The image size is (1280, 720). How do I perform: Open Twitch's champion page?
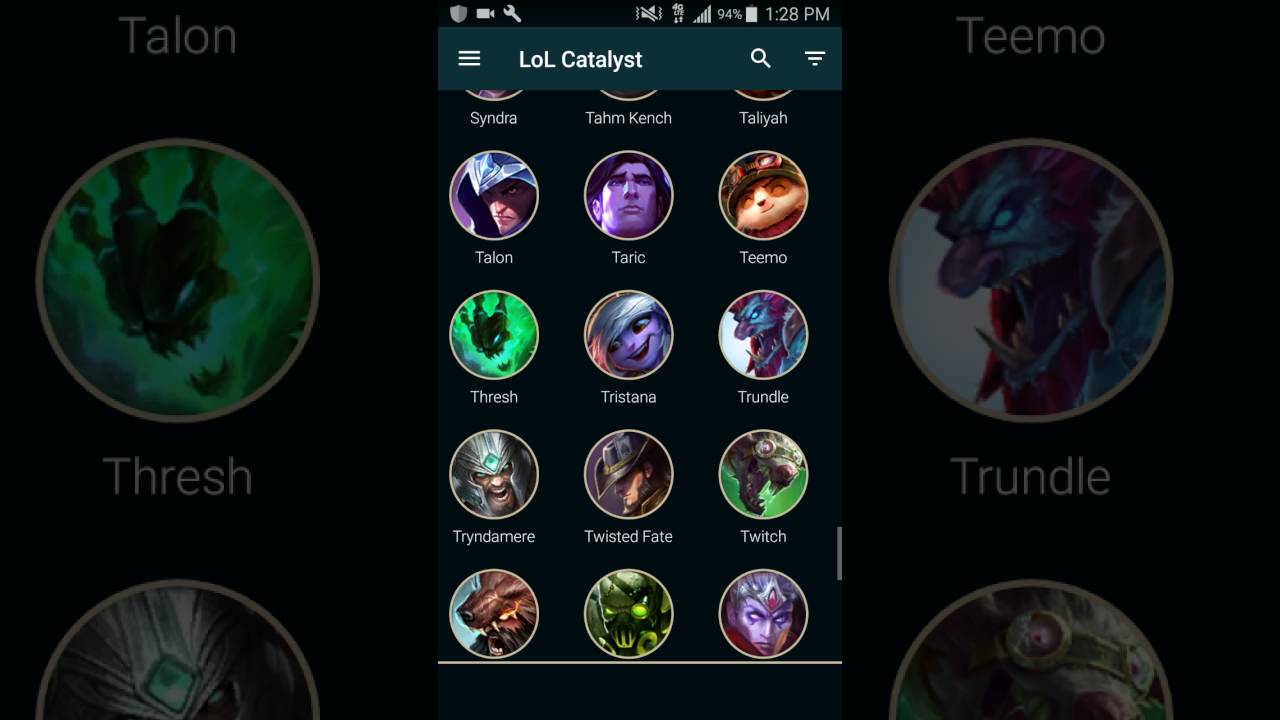pyautogui.click(x=763, y=474)
